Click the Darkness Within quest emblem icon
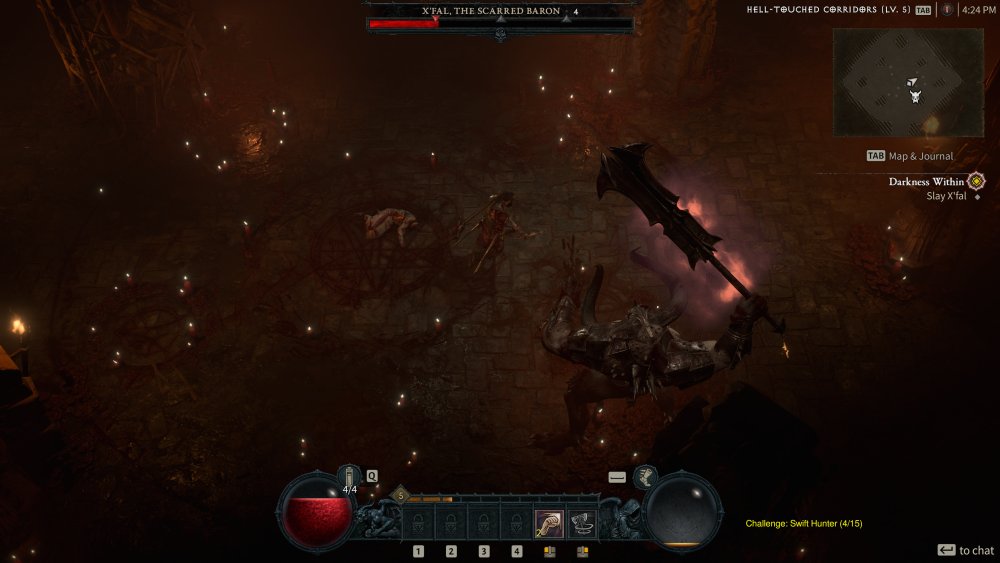 (x=976, y=182)
